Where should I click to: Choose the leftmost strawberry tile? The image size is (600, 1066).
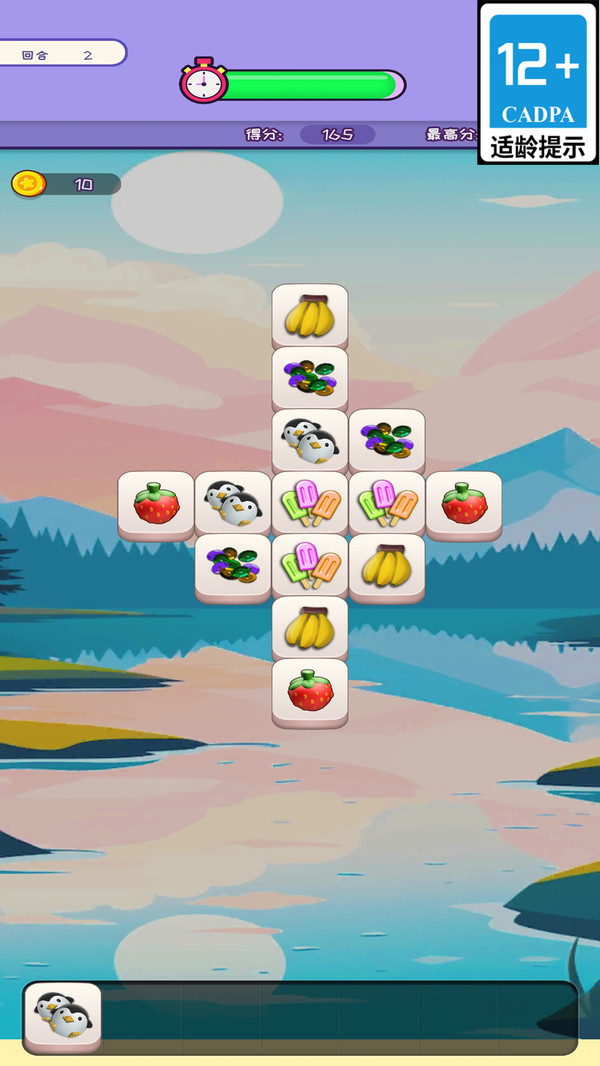(x=156, y=504)
